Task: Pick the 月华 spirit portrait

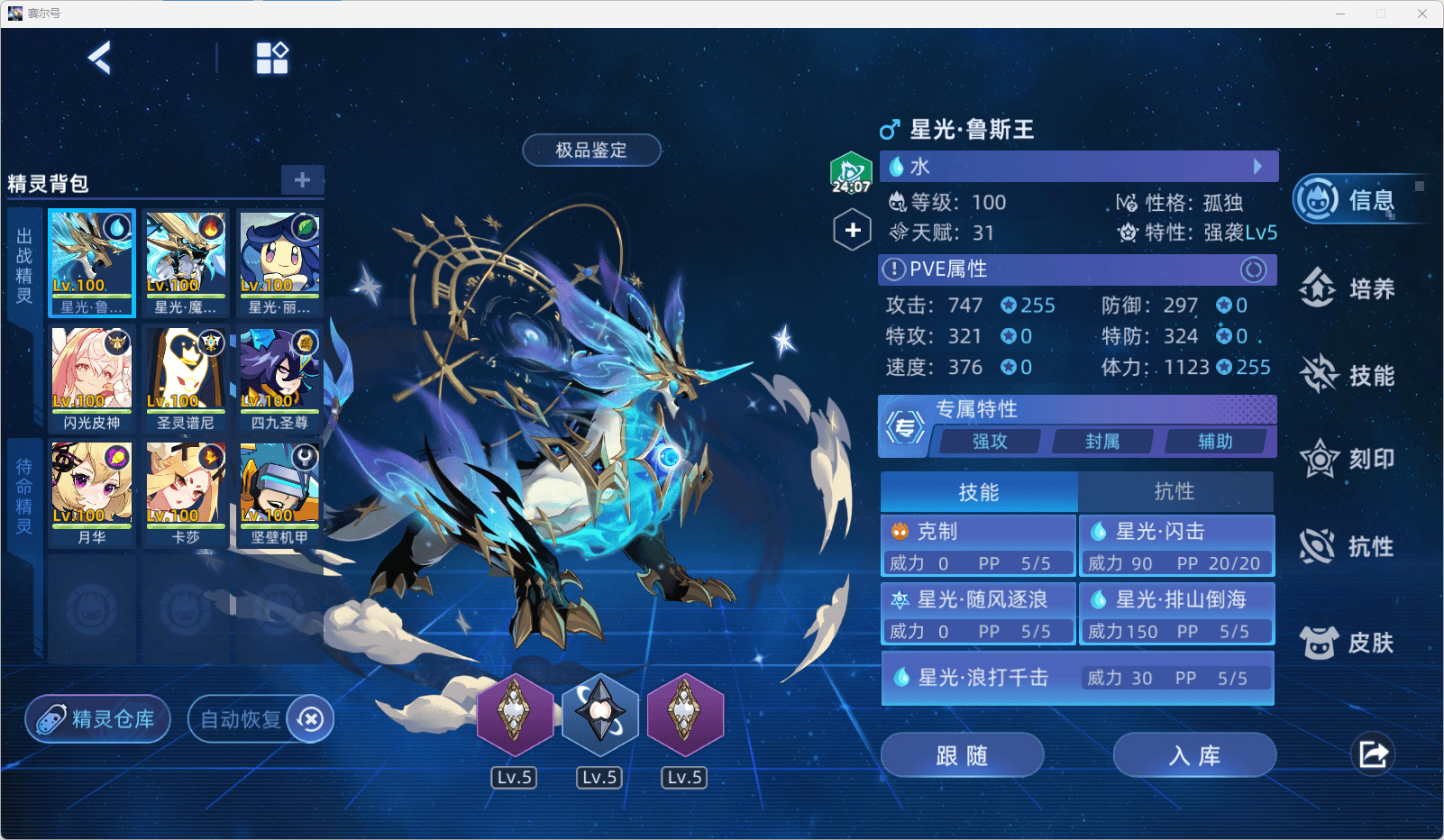Action: coord(92,493)
